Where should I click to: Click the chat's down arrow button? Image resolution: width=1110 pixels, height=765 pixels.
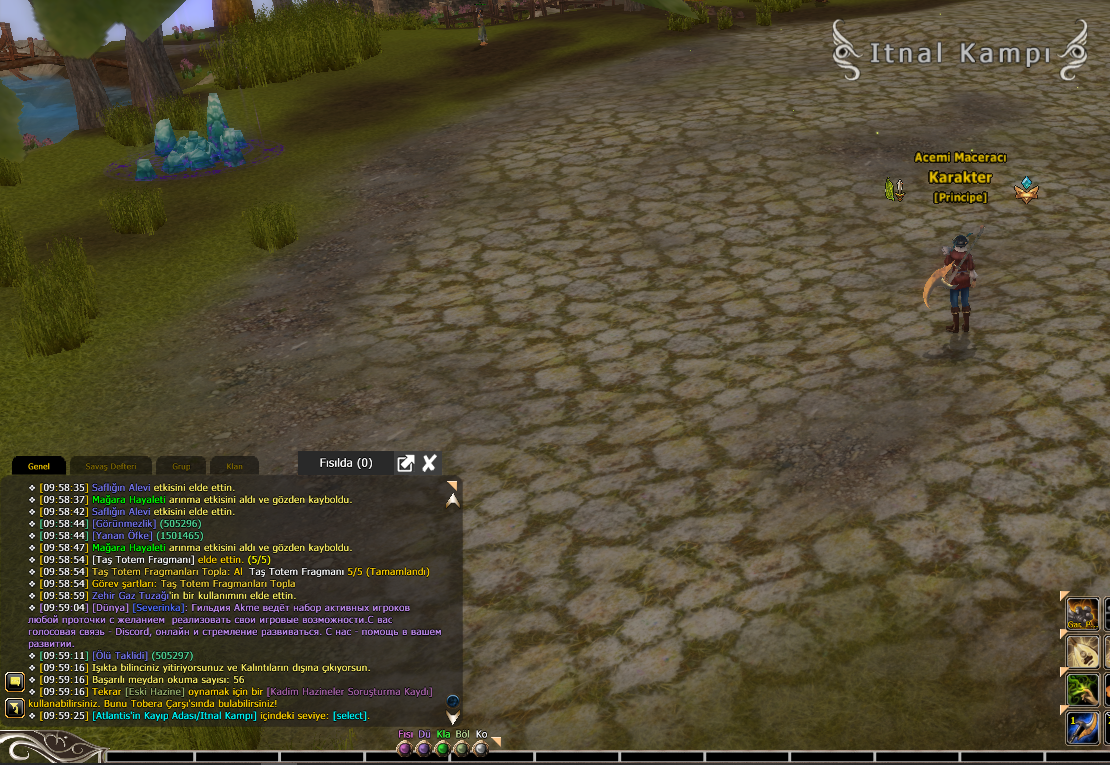453,717
